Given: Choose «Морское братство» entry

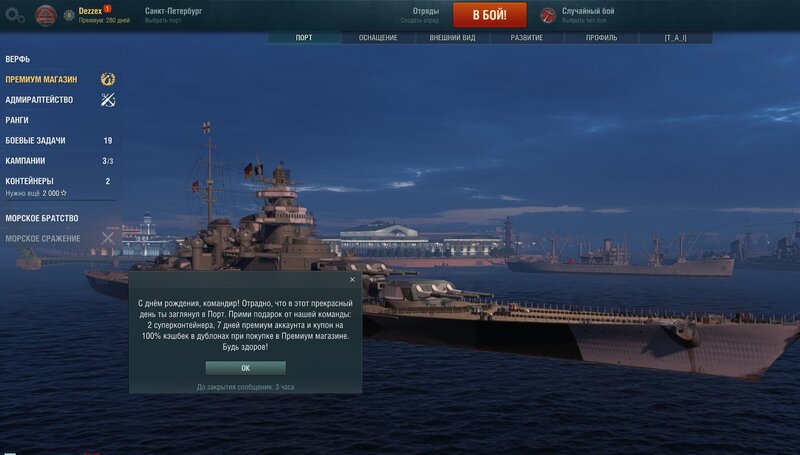Looking at the screenshot, I should point(41,218).
